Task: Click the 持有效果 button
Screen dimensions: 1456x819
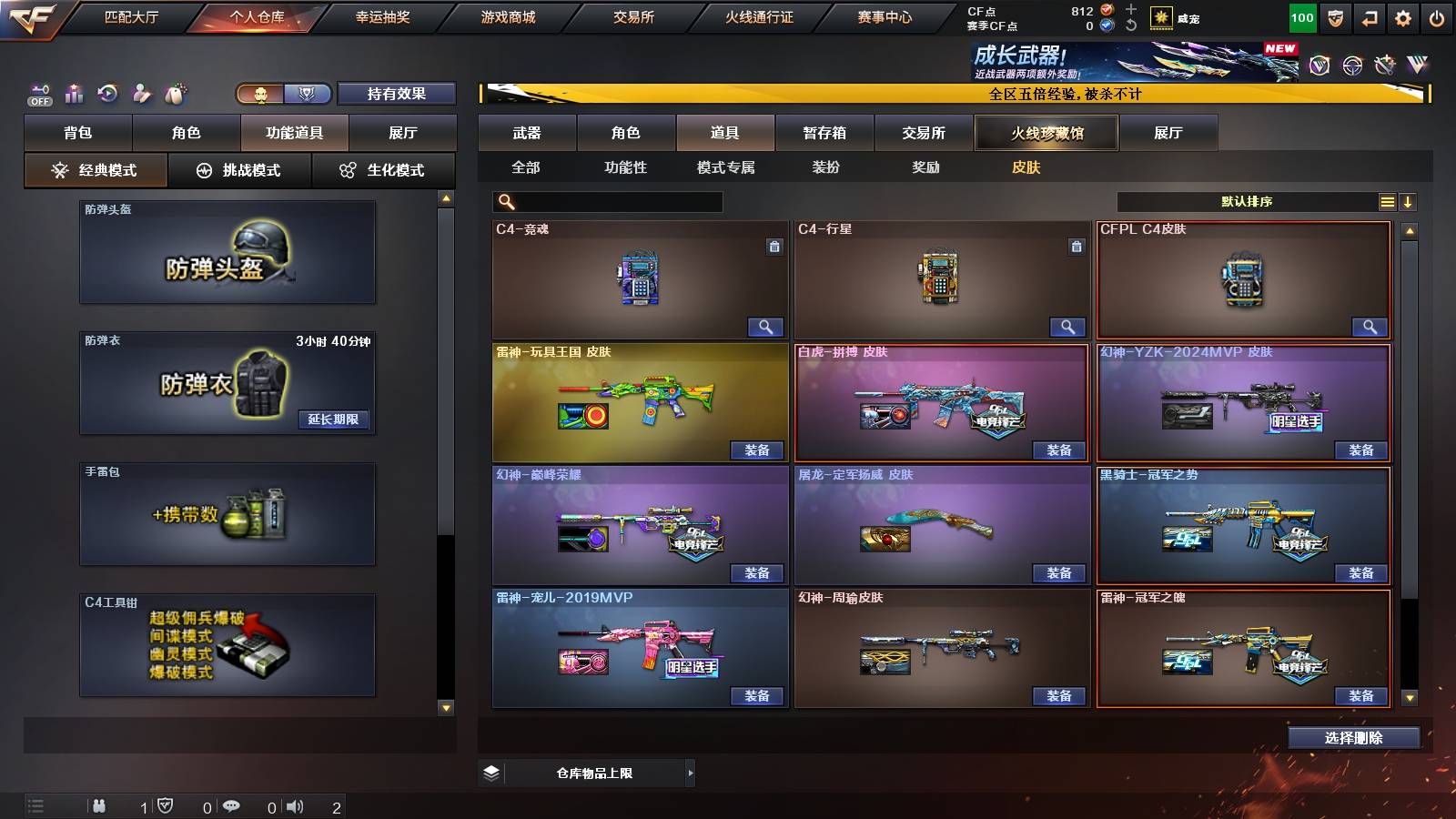Action: coord(398,94)
